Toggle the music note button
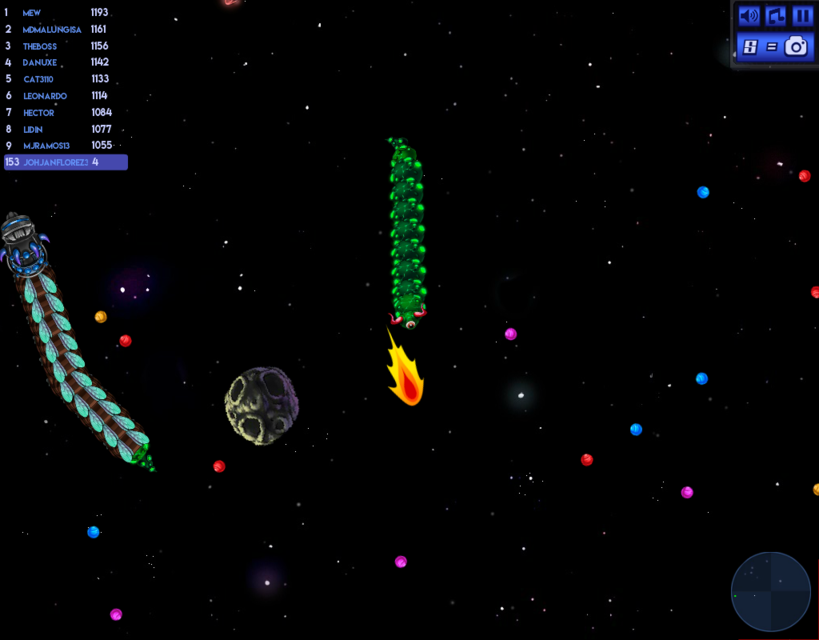Viewport: 819px width, 640px height. [x=775, y=16]
